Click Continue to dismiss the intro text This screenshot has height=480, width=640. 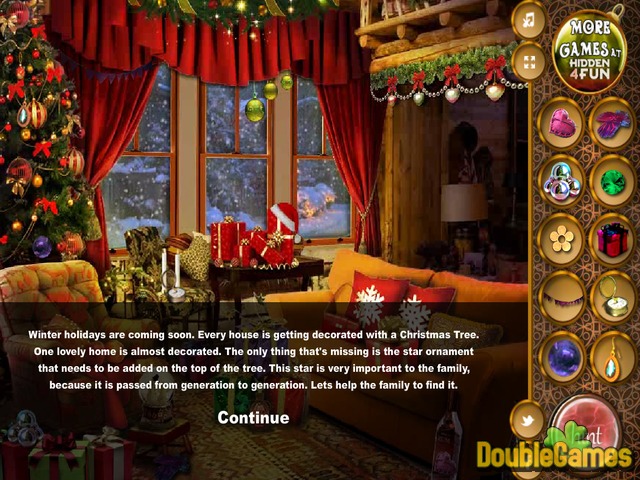[253, 417]
